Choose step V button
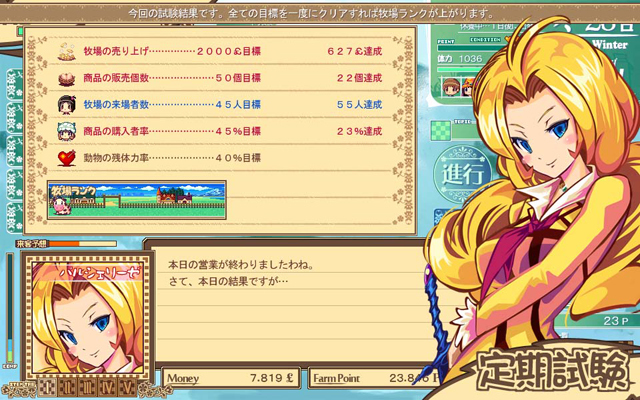 tap(129, 385)
